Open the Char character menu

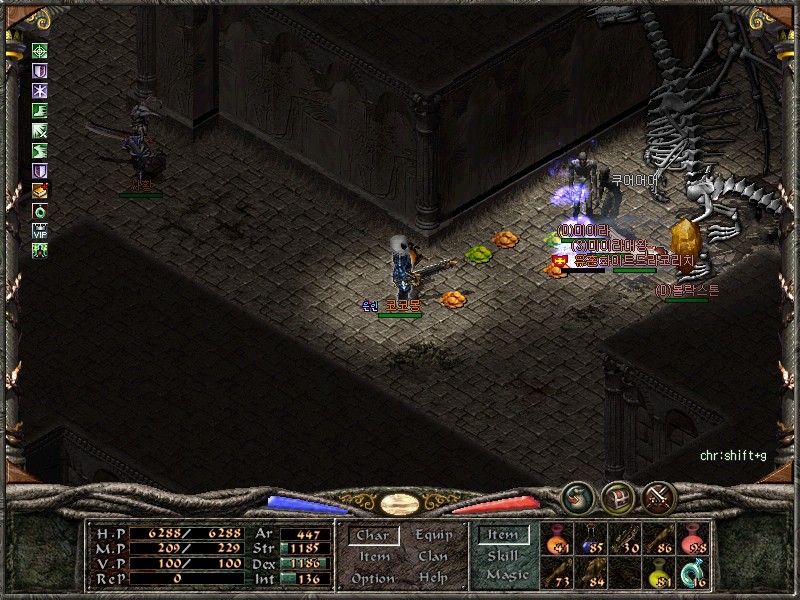(372, 536)
